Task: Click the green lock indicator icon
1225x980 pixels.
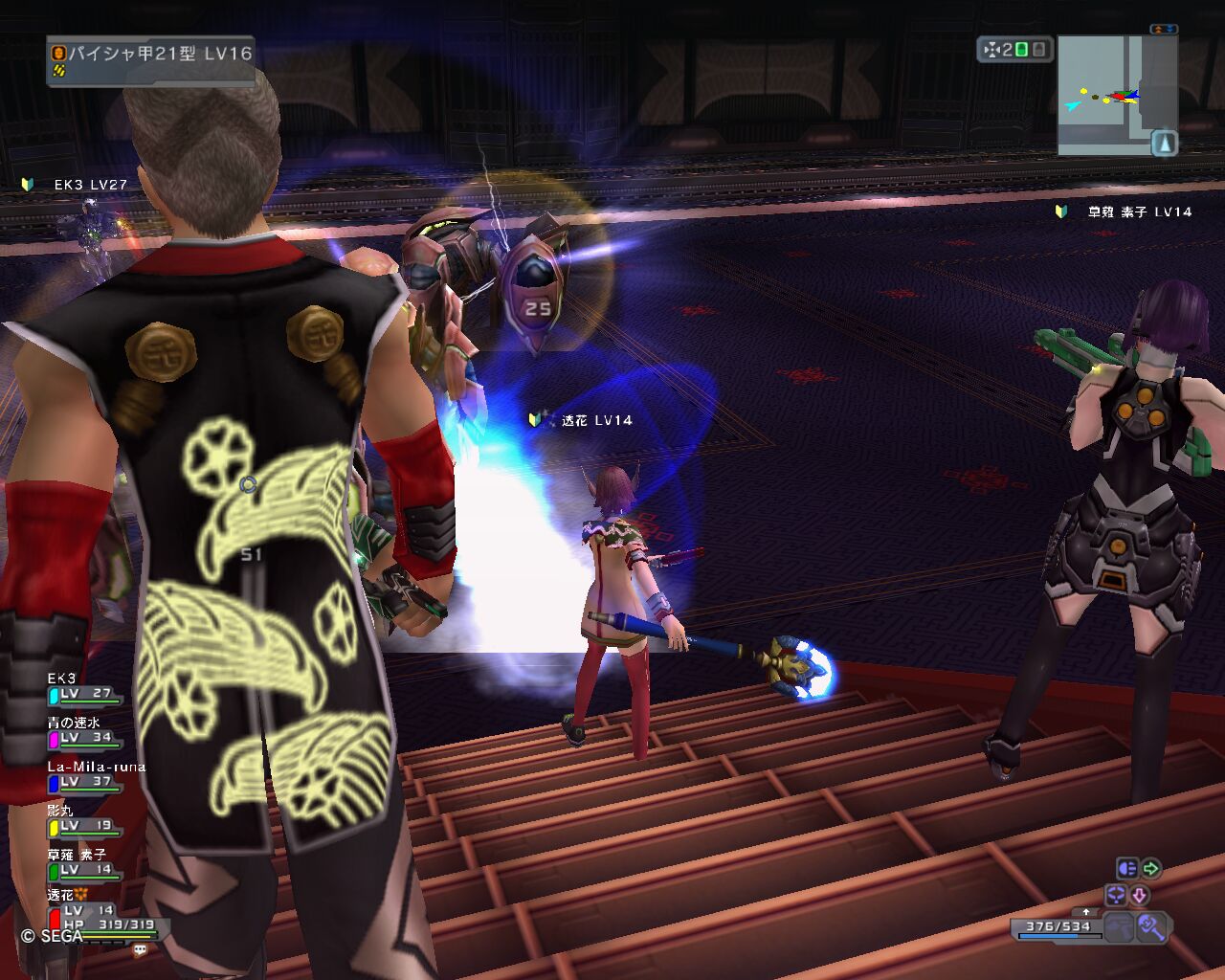Action: 1022,49
